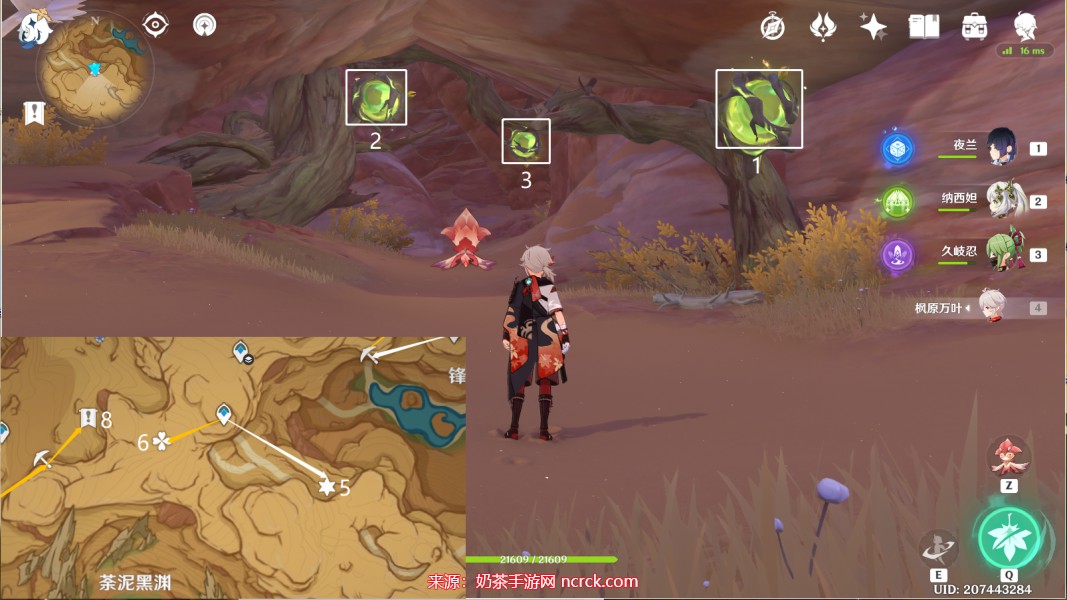Switch to party member 久岐忍
Image resolution: width=1067 pixels, height=600 pixels.
point(1001,254)
